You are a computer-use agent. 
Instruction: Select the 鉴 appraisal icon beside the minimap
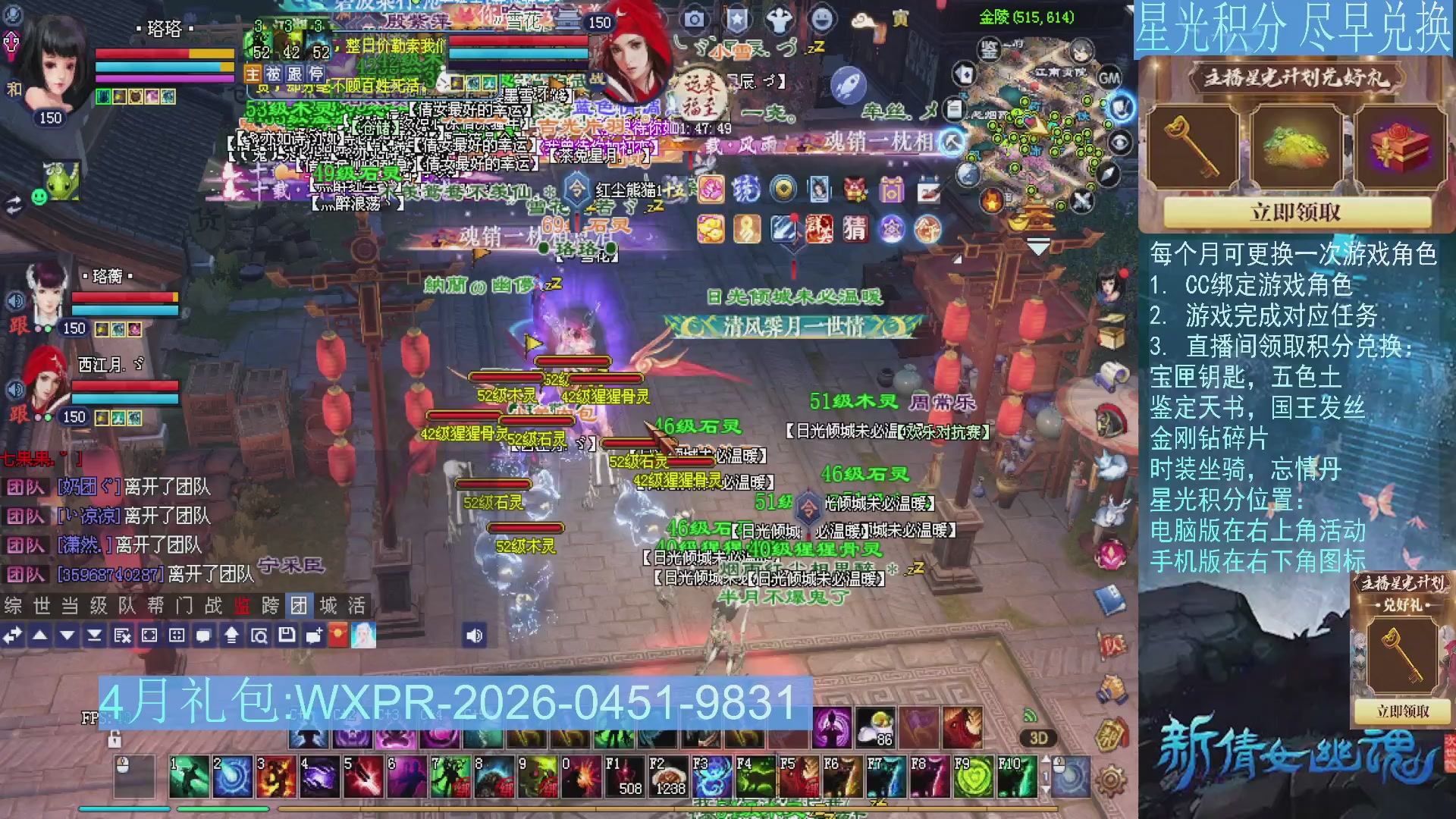point(990,50)
